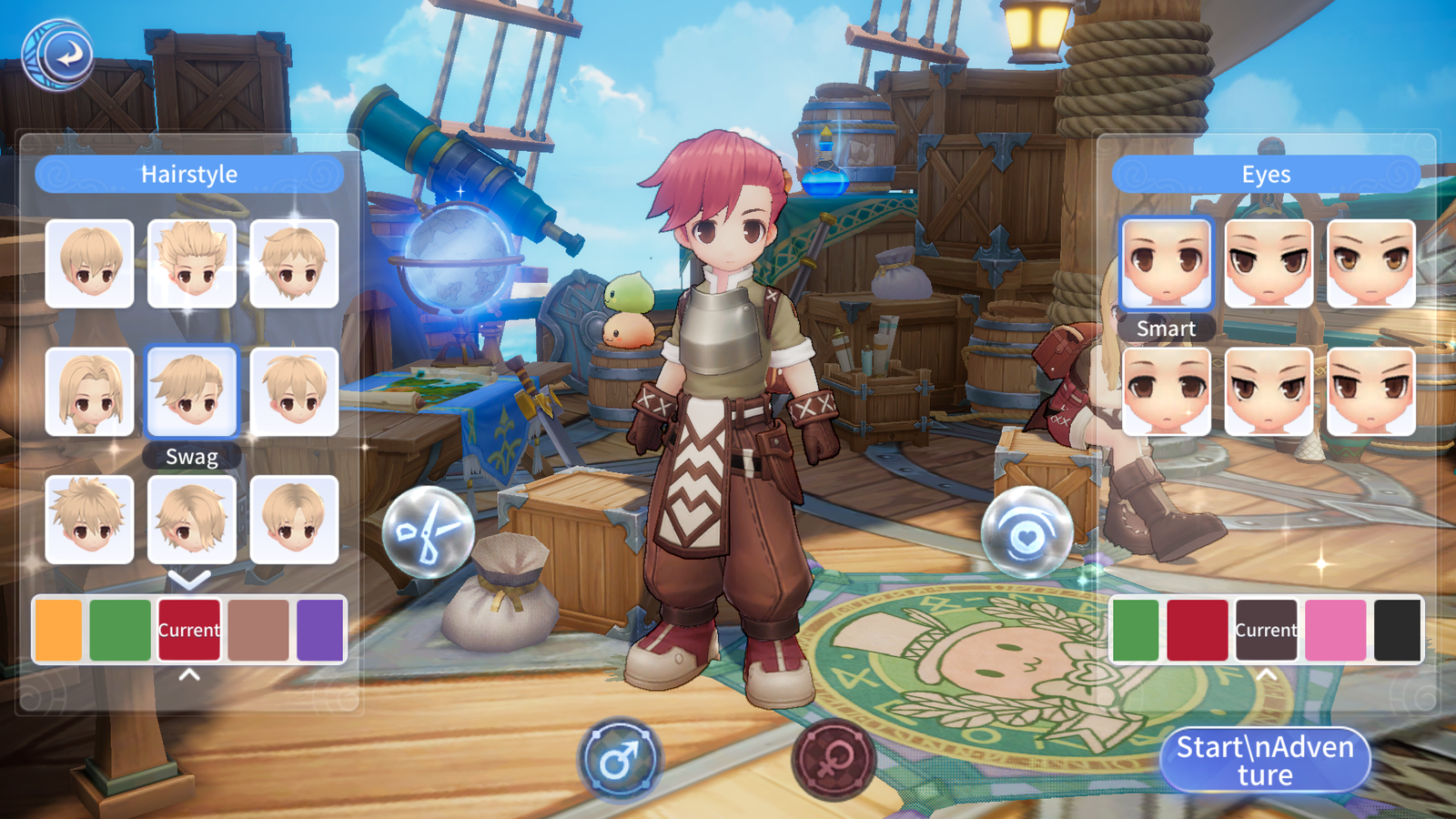Image resolution: width=1456 pixels, height=819 pixels.
Task: Apply the green eye color
Action: coord(1136,630)
